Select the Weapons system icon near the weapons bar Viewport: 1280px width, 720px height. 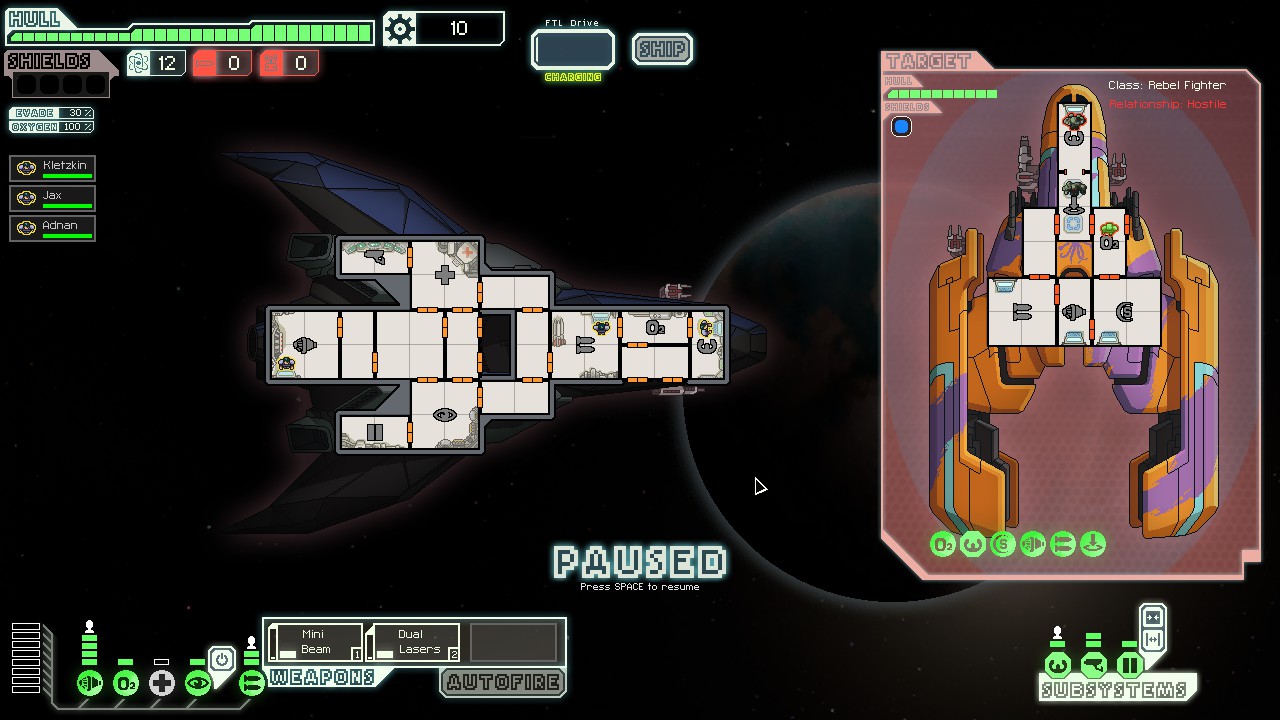pyautogui.click(x=253, y=683)
